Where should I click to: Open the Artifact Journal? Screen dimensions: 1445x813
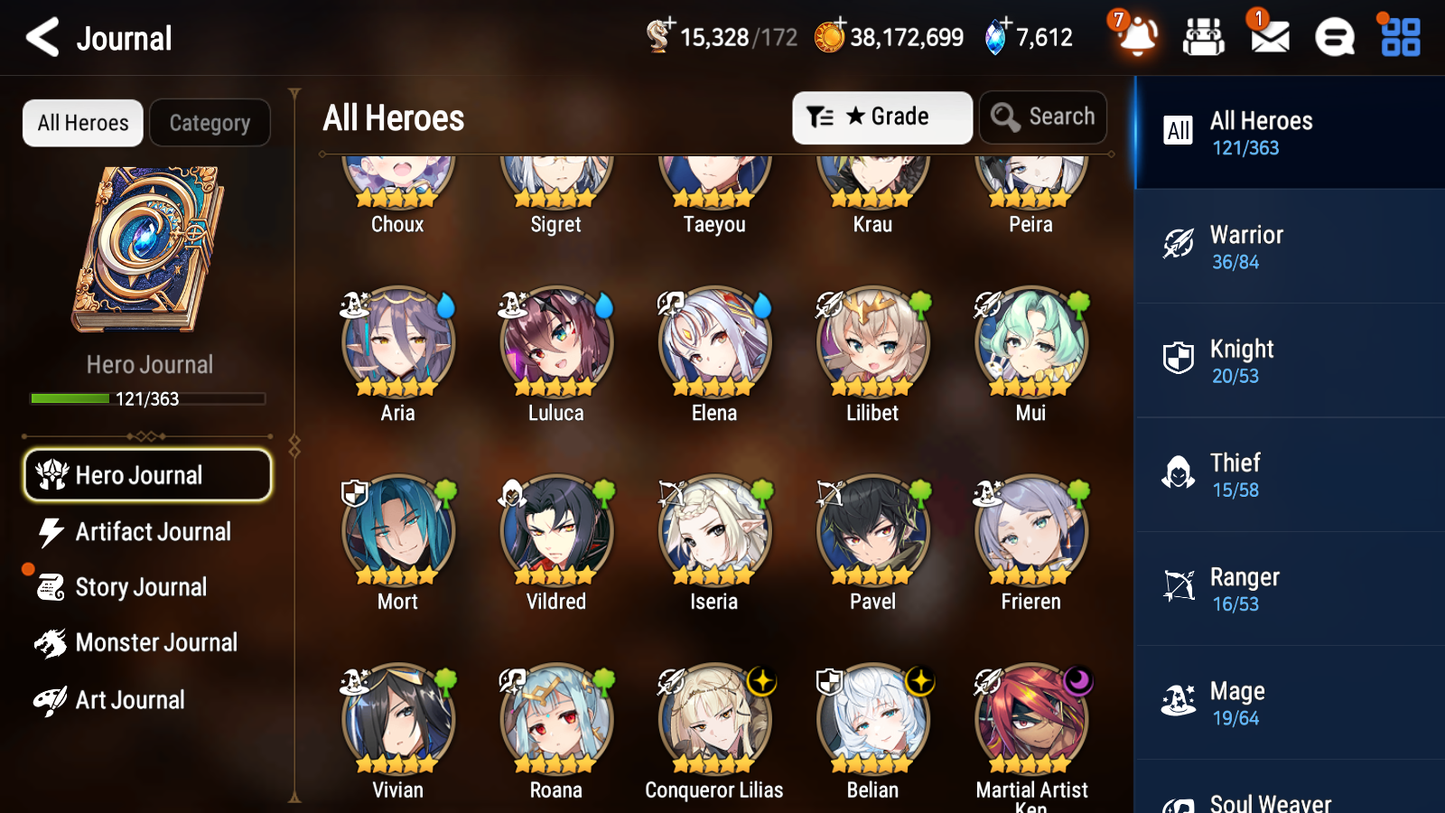click(152, 532)
